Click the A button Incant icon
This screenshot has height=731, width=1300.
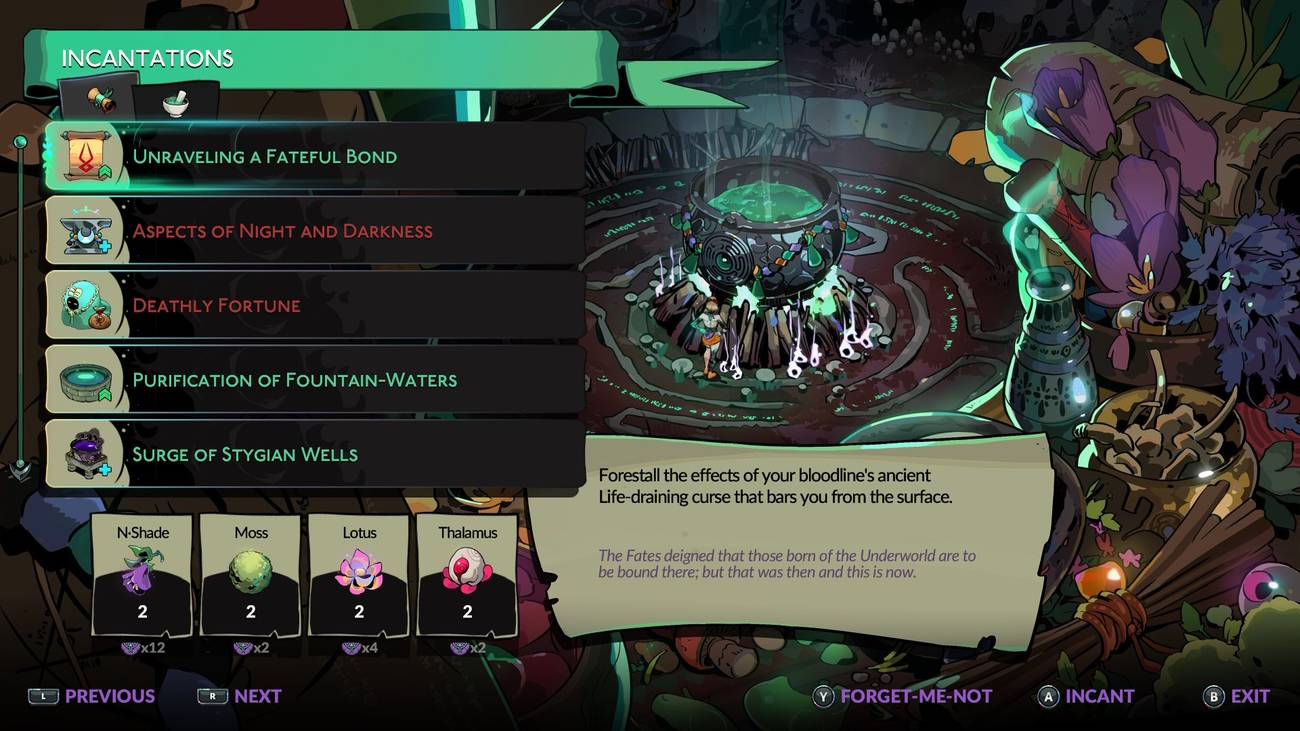click(1047, 696)
